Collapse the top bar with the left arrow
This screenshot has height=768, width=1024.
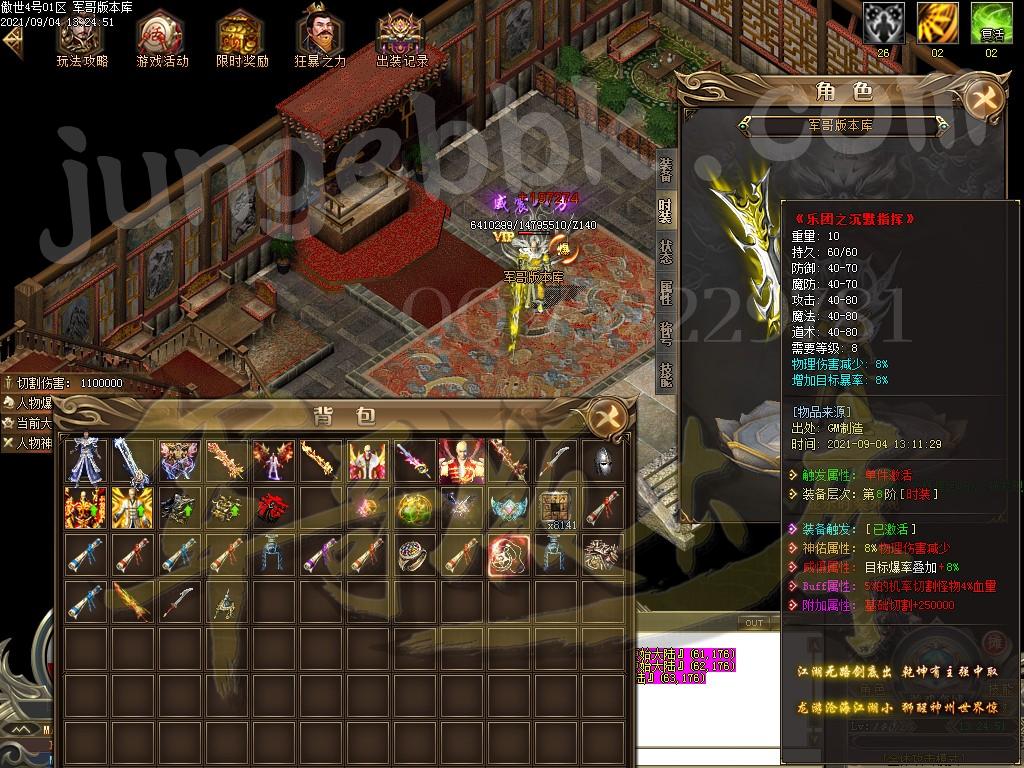point(12,42)
